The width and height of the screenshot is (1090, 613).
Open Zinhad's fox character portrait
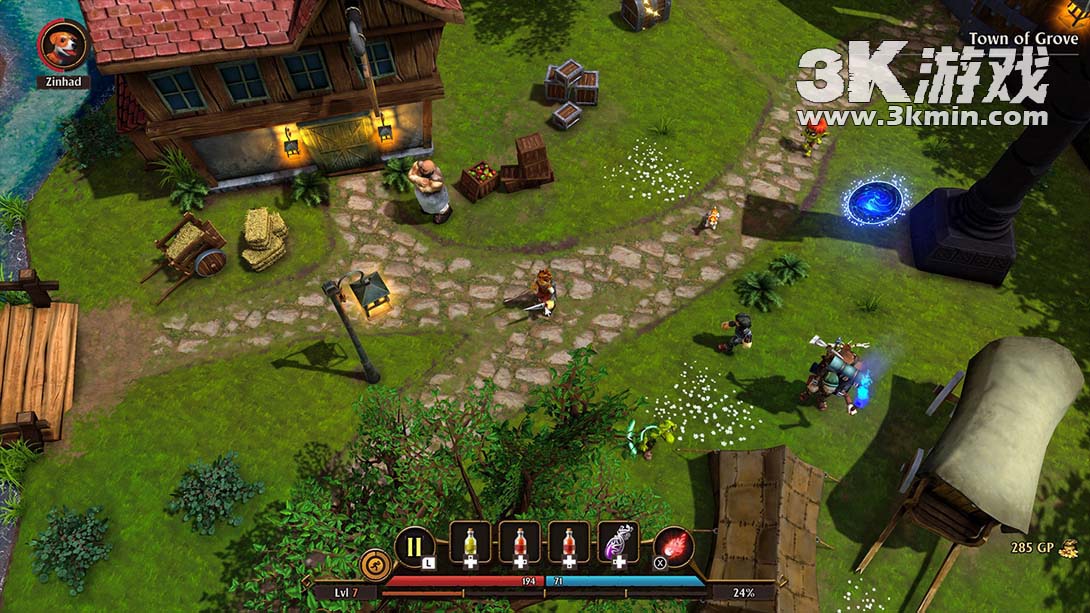(x=63, y=45)
